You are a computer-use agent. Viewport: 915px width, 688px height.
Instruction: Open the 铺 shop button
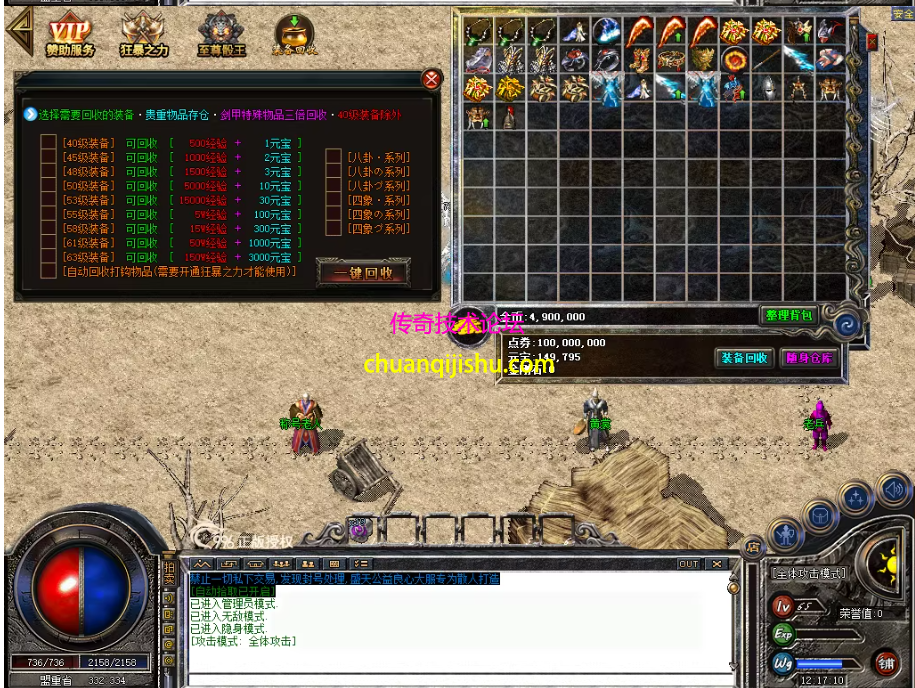pyautogui.click(x=886, y=661)
